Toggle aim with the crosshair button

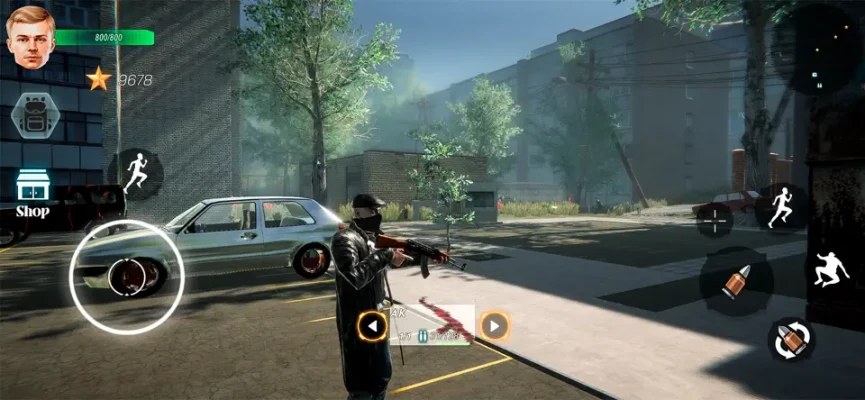pyautogui.click(x=714, y=219)
